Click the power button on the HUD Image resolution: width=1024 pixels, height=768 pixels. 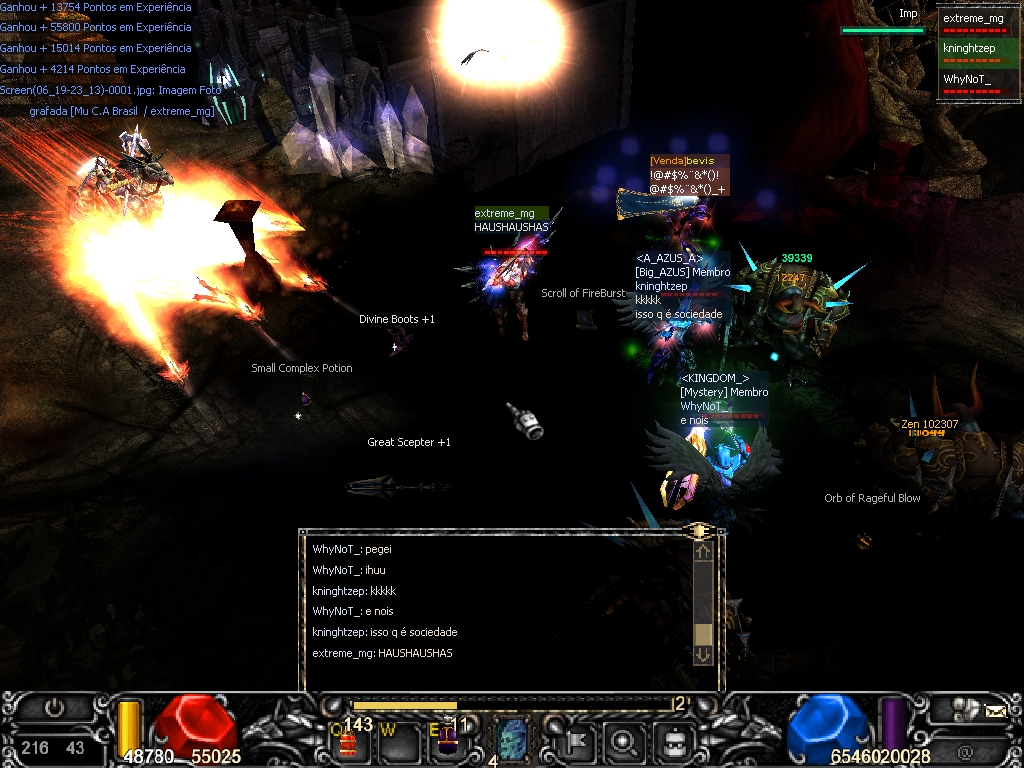coord(54,707)
